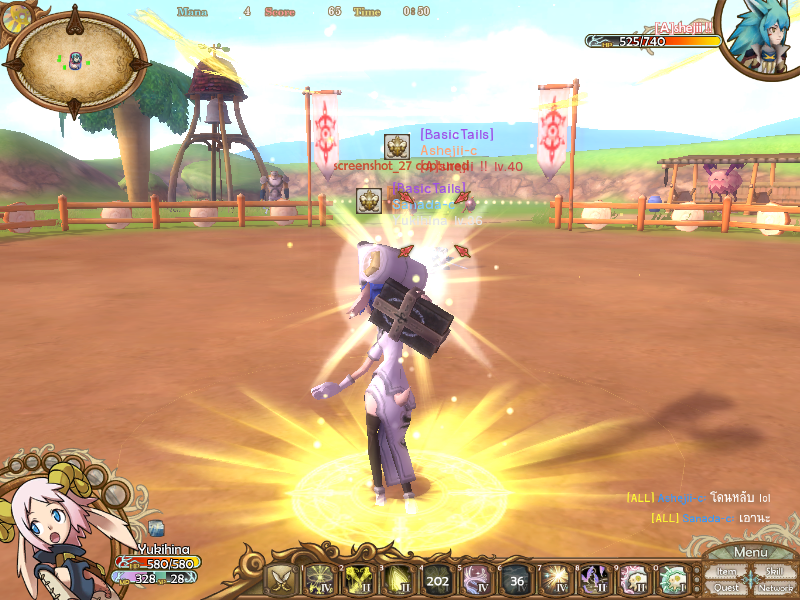Select the crossed swords attack slot

click(280, 579)
